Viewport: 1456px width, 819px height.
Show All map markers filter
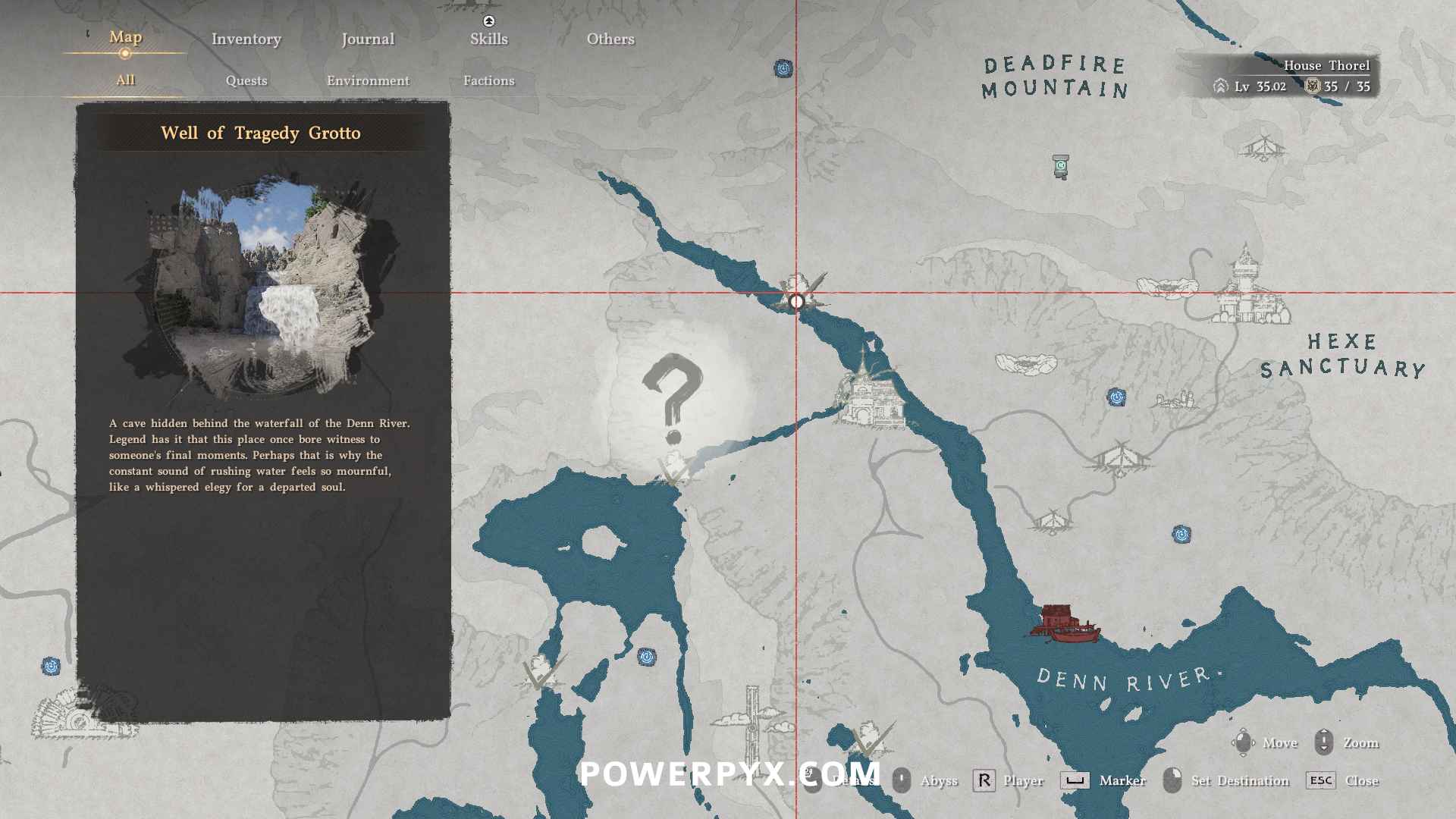pos(125,80)
